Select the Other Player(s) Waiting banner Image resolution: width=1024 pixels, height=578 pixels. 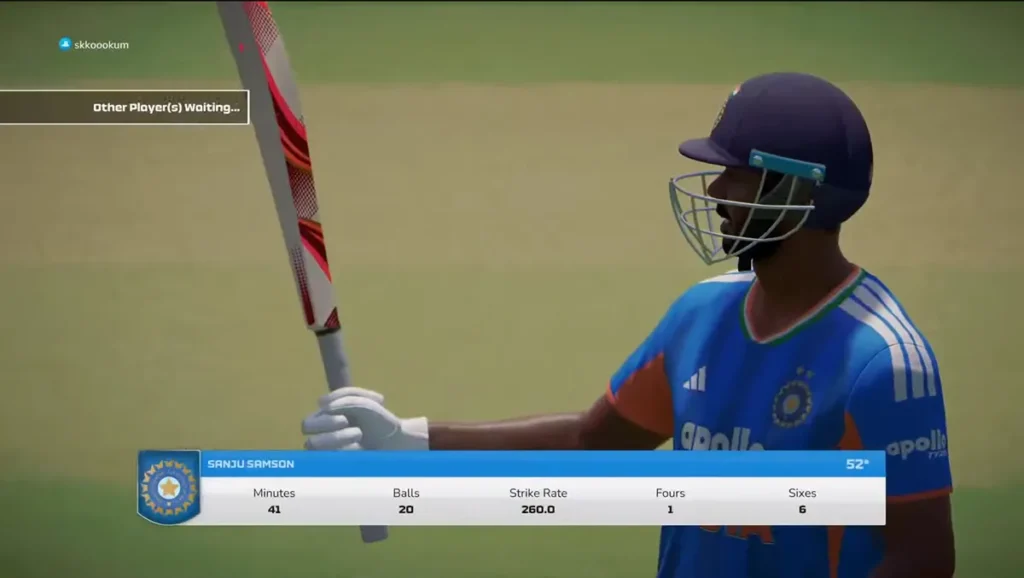[x=124, y=107]
